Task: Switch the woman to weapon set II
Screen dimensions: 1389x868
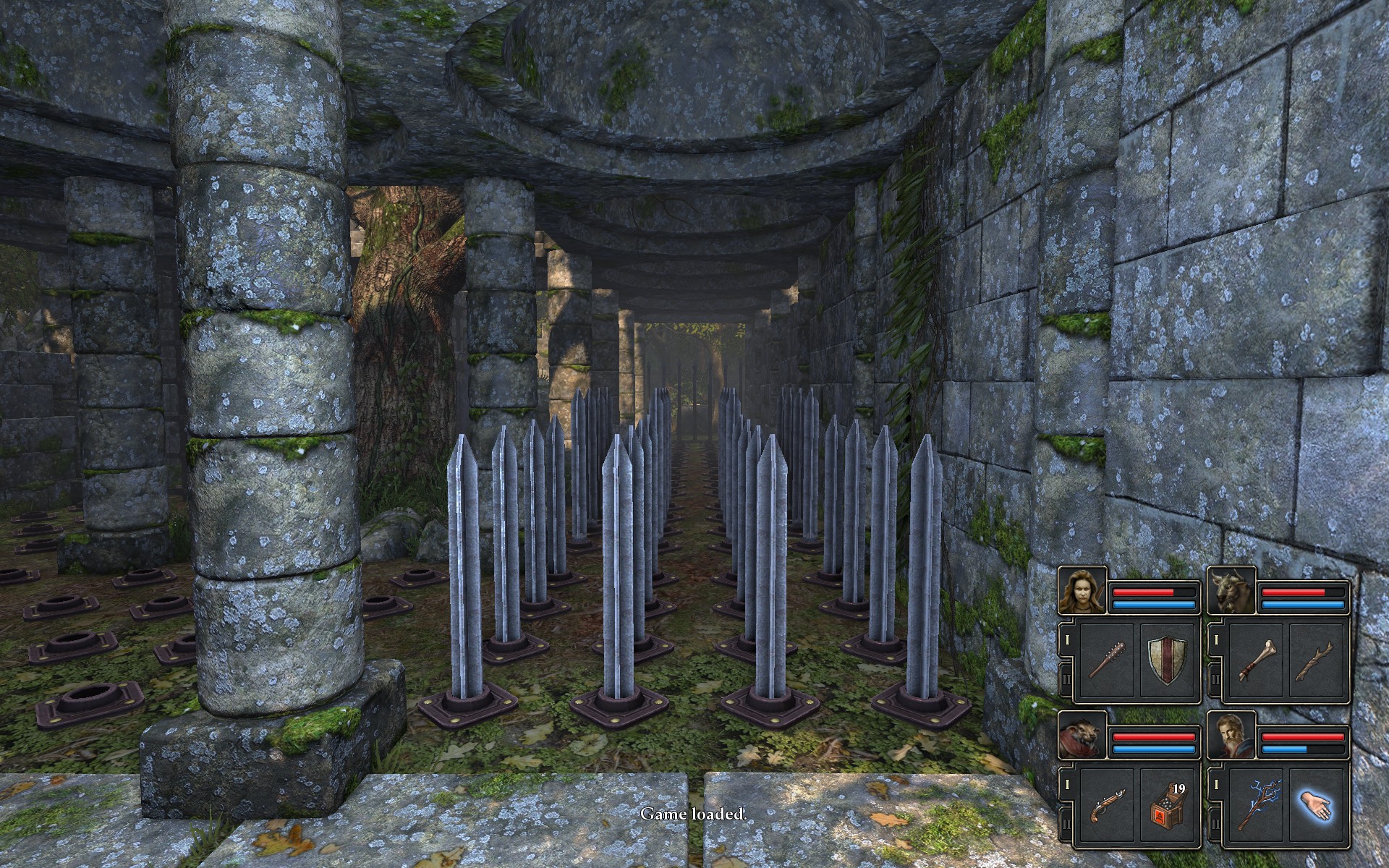Action: 1066,680
